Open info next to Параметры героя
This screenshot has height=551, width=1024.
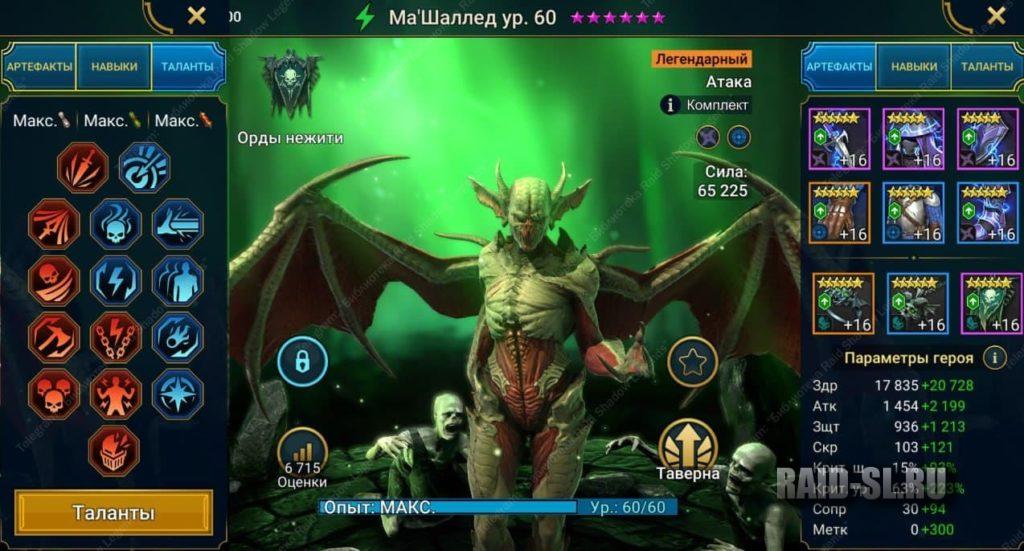pos(994,357)
